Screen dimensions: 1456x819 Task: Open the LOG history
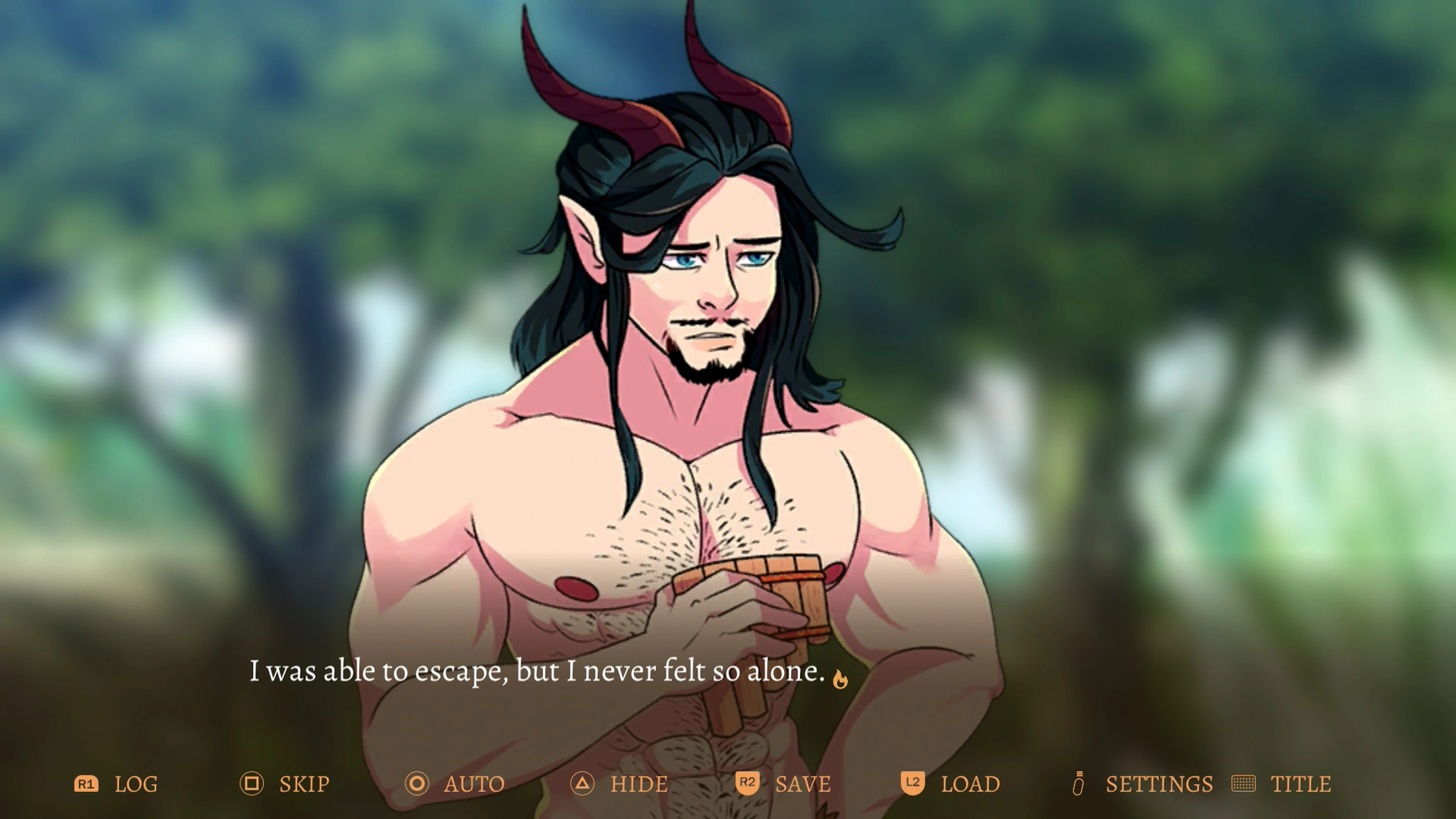click(x=136, y=784)
